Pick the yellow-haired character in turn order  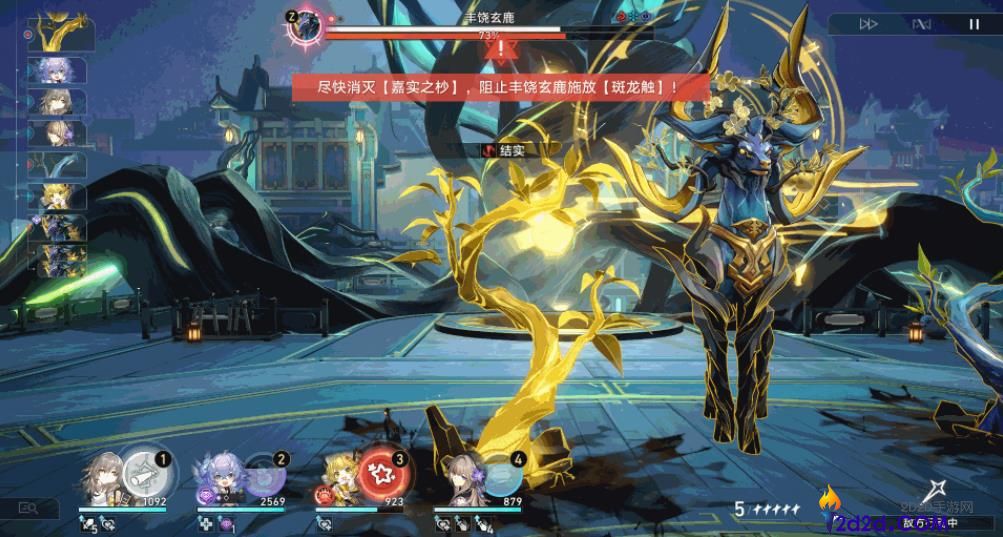click(x=61, y=195)
